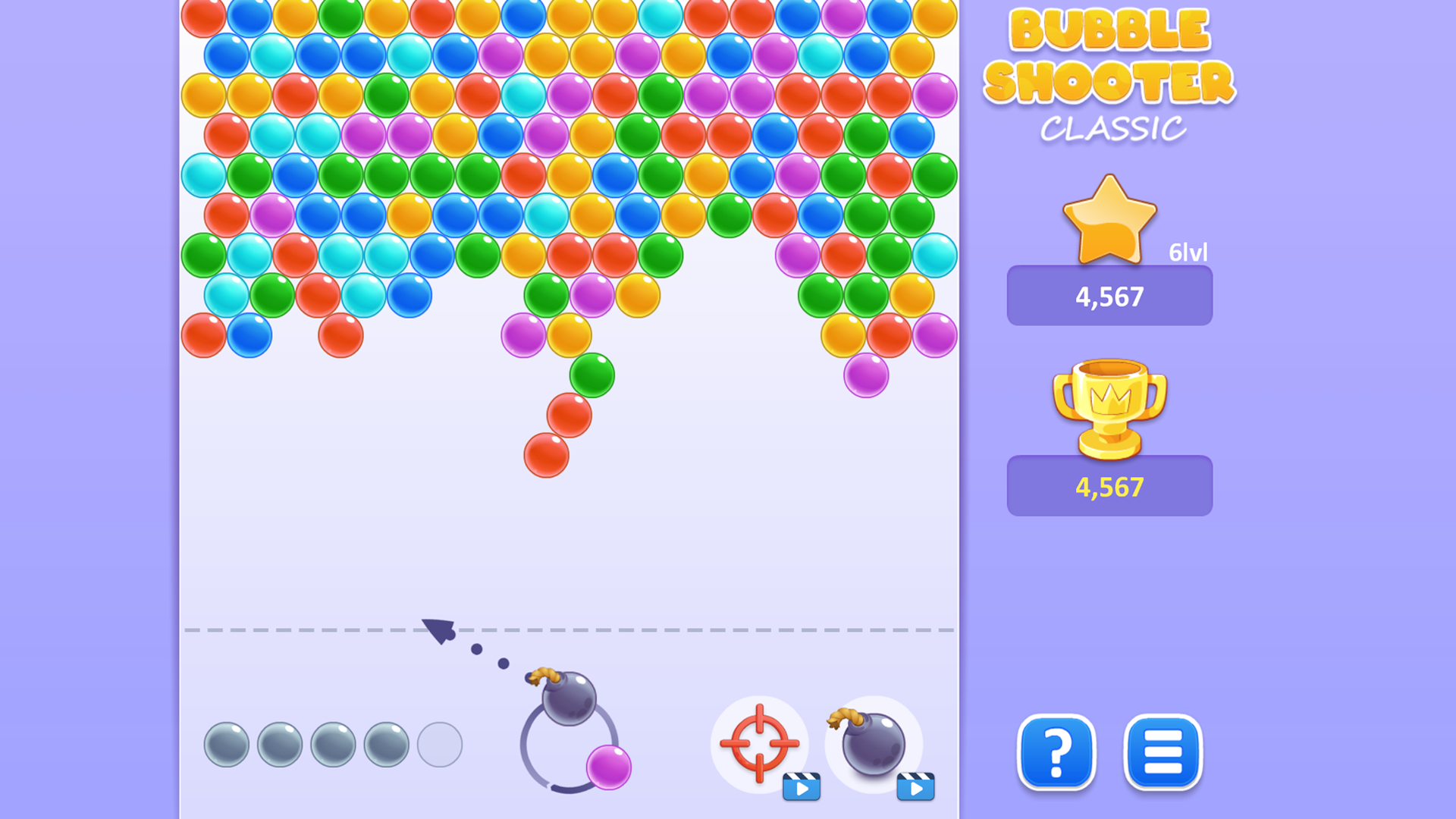Select the crosshair aim power-up
This screenshot has height=819, width=1456.
tap(761, 745)
